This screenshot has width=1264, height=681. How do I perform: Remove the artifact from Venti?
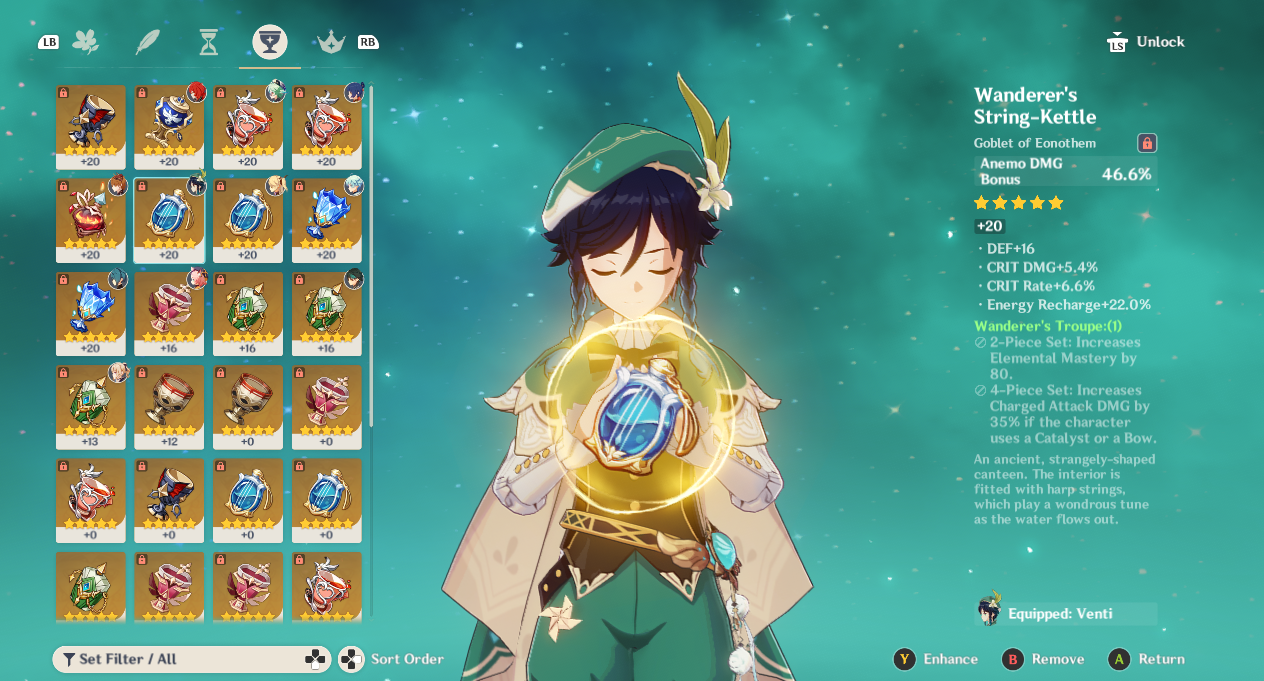pyautogui.click(x=1043, y=659)
